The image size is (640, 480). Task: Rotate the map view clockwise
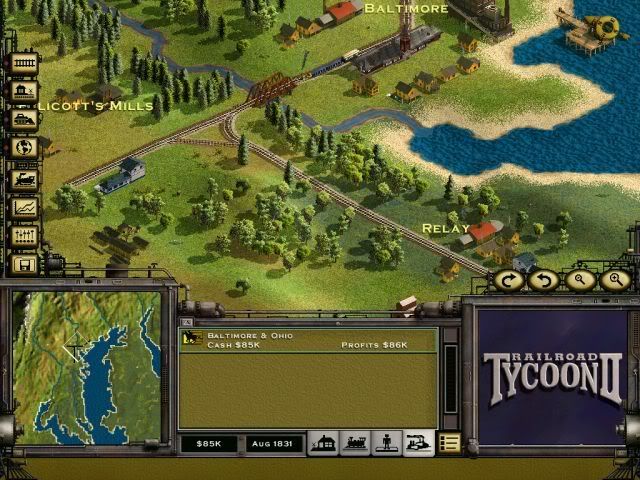coord(508,280)
